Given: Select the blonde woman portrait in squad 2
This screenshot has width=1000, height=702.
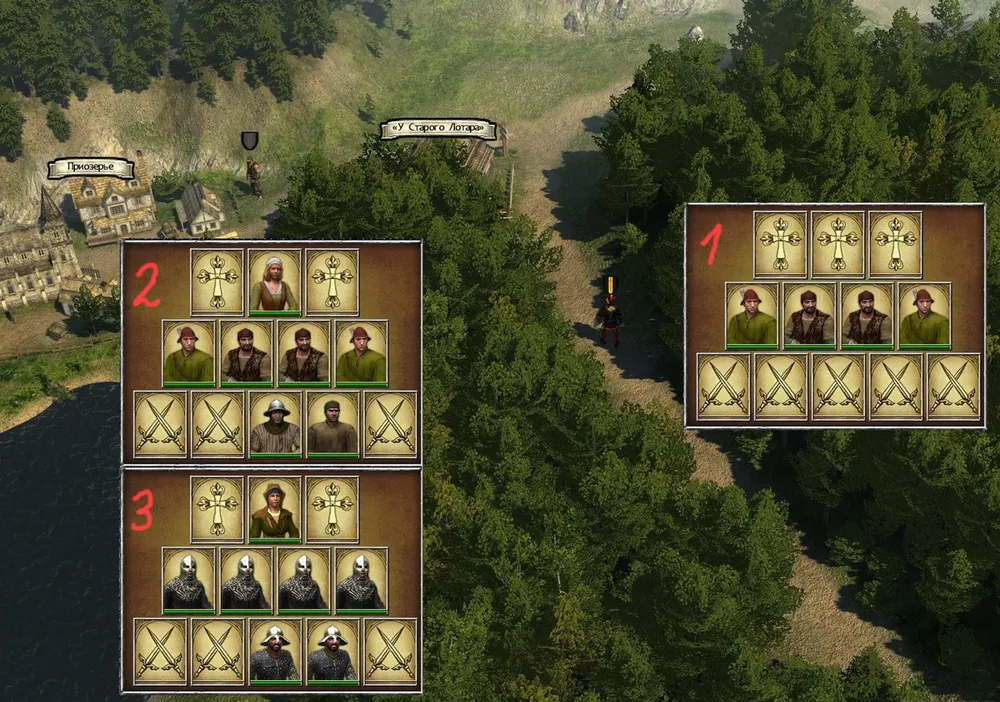Looking at the screenshot, I should 274,282.
